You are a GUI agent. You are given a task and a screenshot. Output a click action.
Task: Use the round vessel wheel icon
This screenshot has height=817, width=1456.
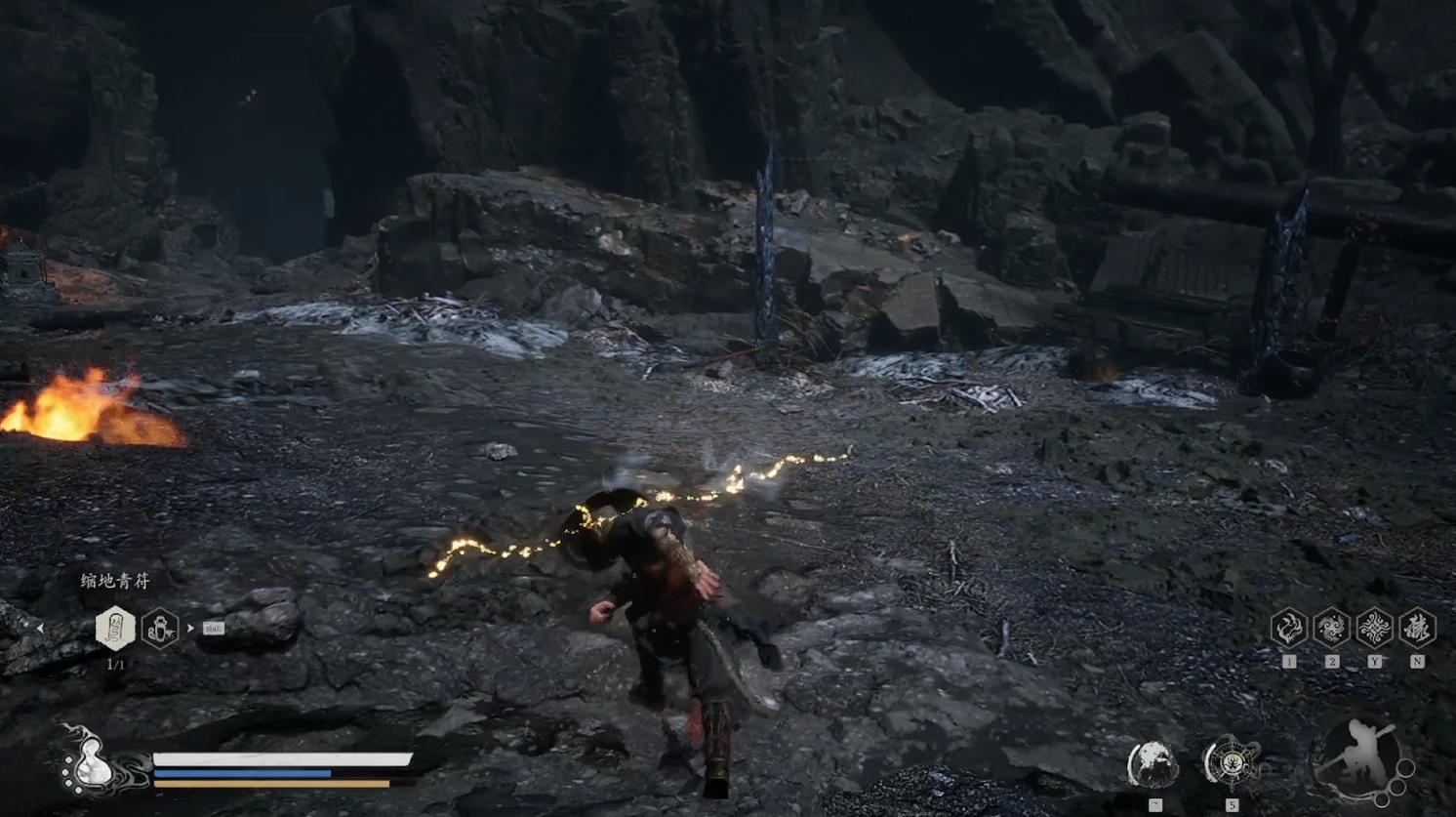coord(1231,762)
